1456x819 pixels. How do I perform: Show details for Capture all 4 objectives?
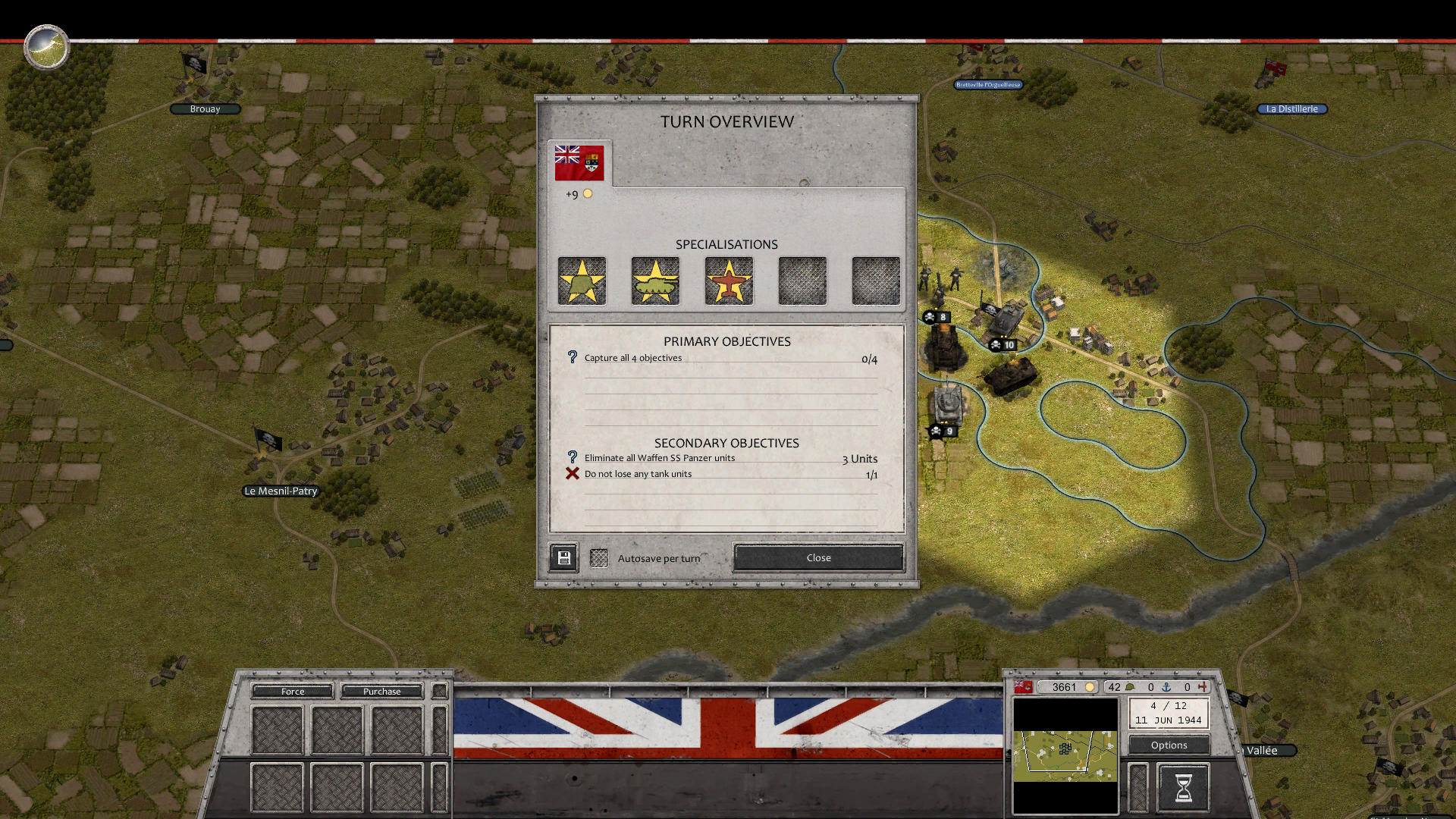[x=633, y=358]
